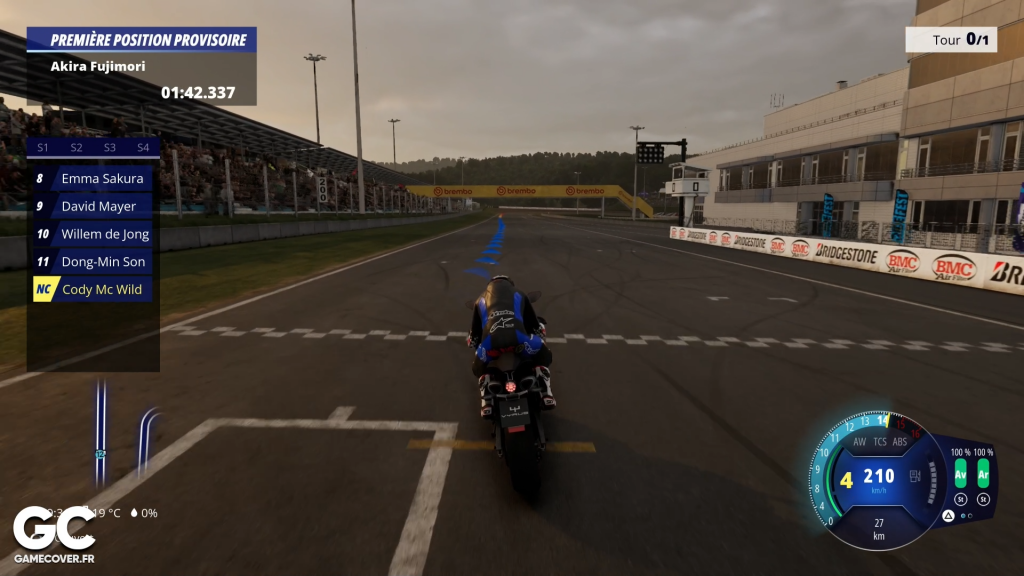Click the front tyre Av wear indicator

click(961, 473)
